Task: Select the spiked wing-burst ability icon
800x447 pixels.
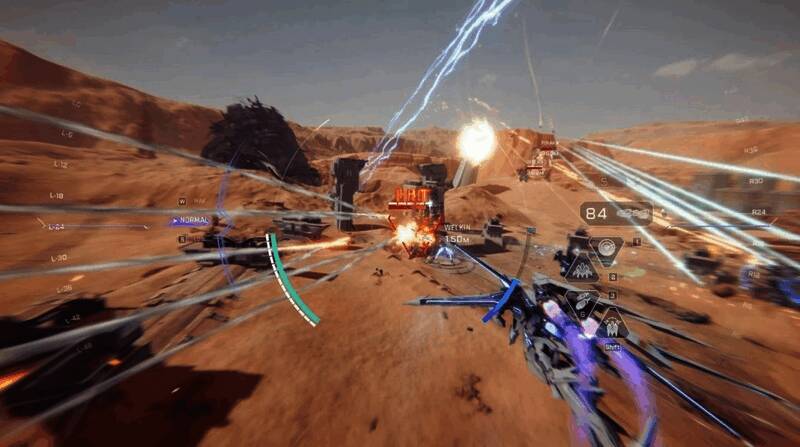Action: tap(581, 268)
